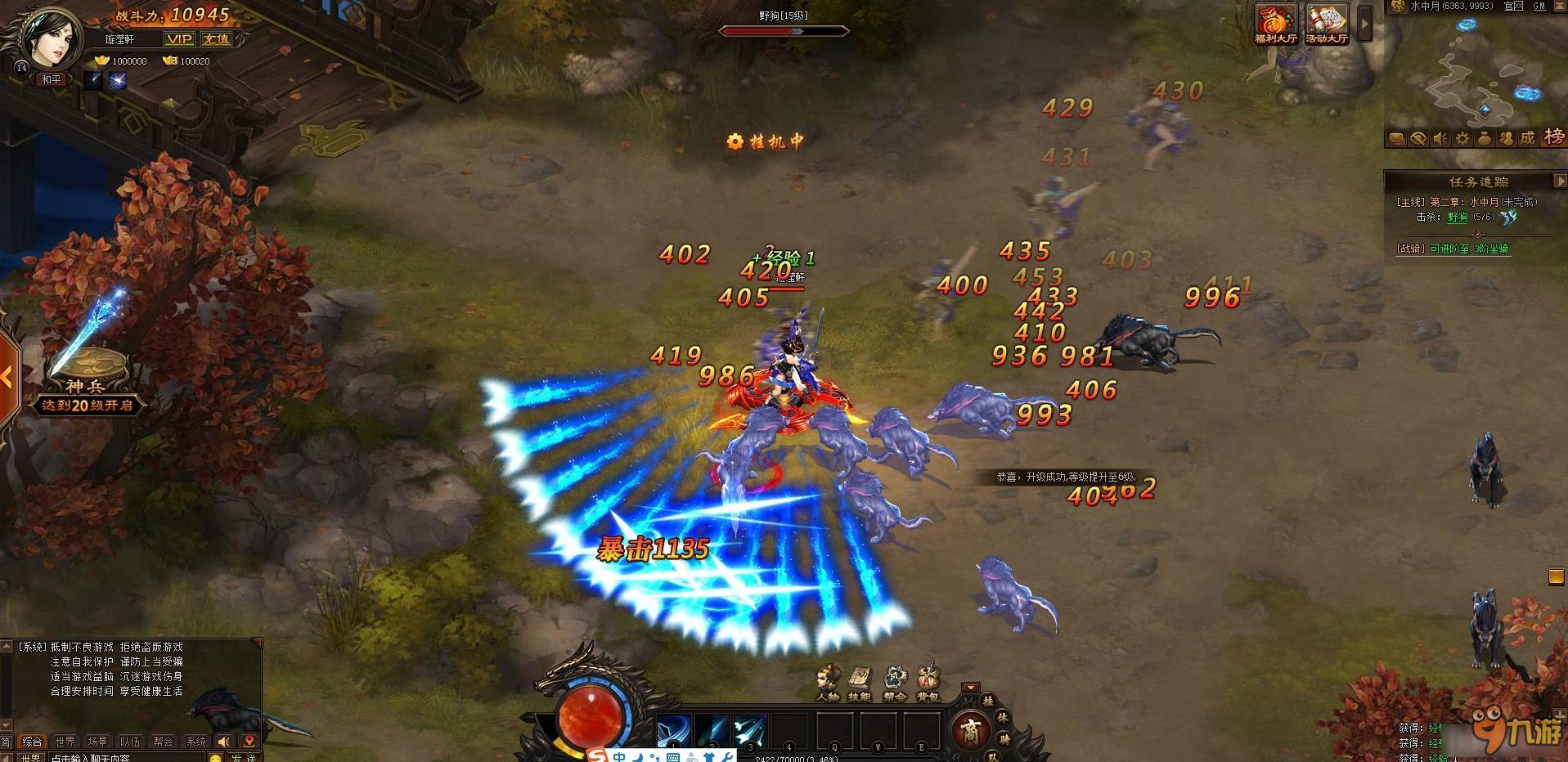Open the mail envelope icon
Image resolution: width=1568 pixels, height=762 pixels.
pos(1397,138)
